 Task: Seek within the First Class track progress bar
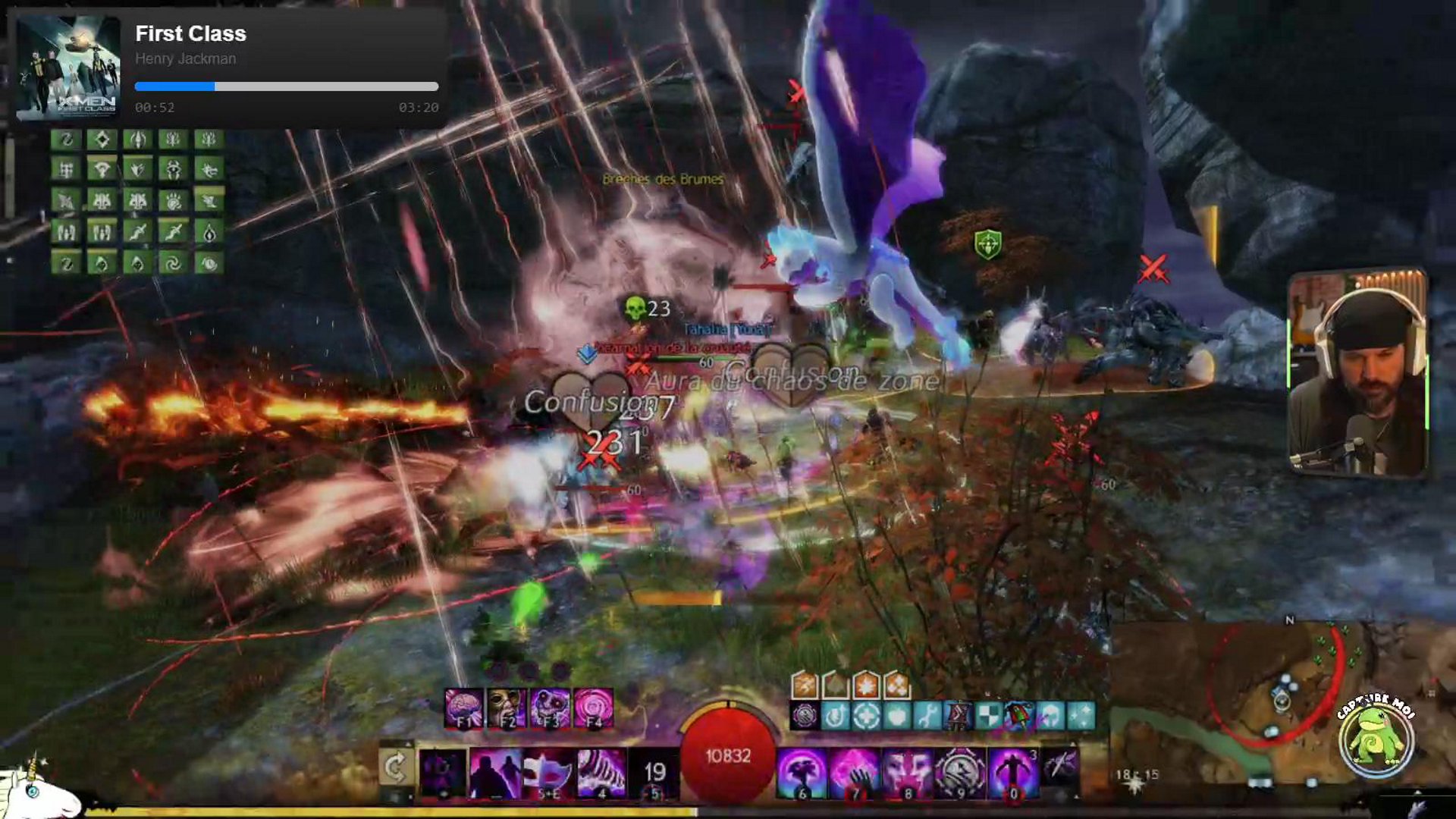[287, 86]
